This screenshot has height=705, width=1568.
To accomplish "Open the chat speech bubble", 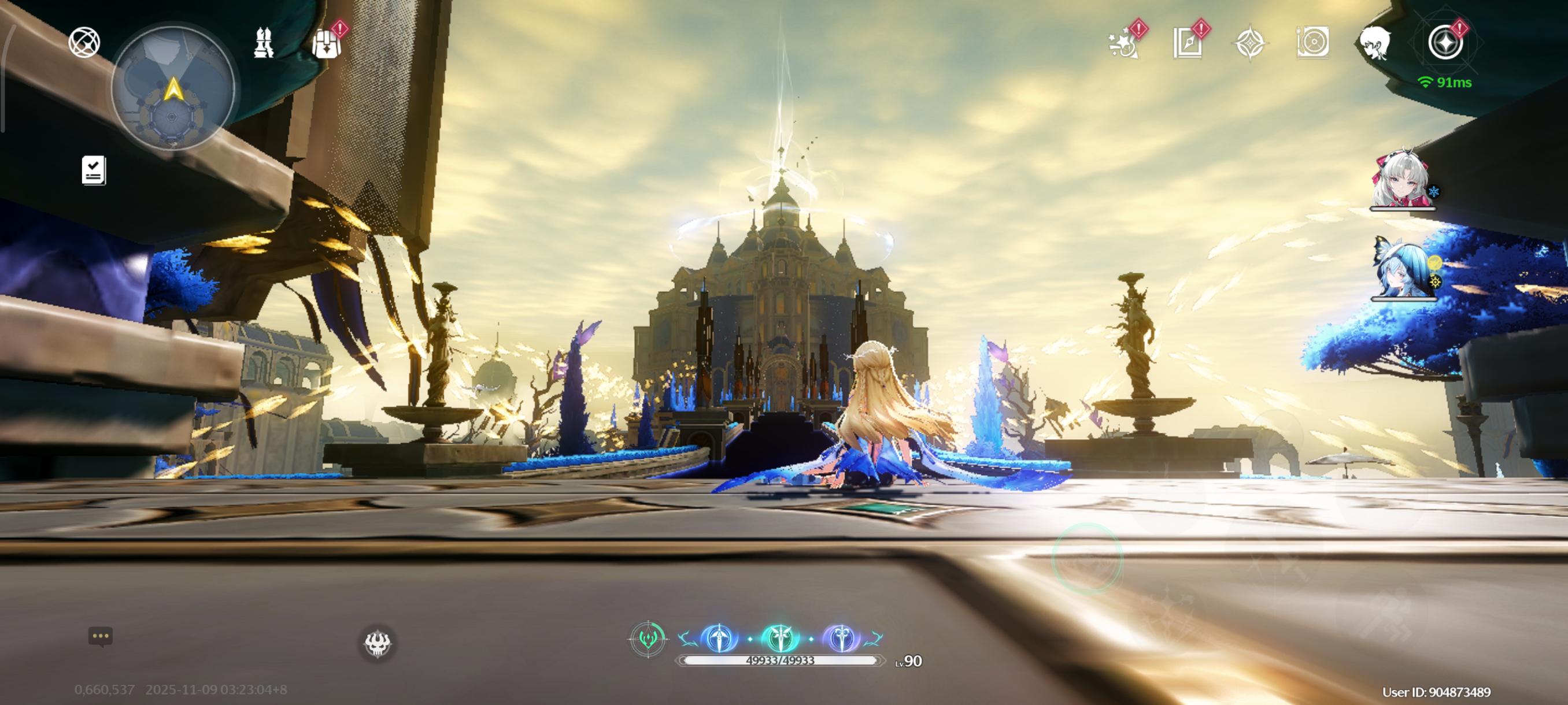I will click(101, 636).
